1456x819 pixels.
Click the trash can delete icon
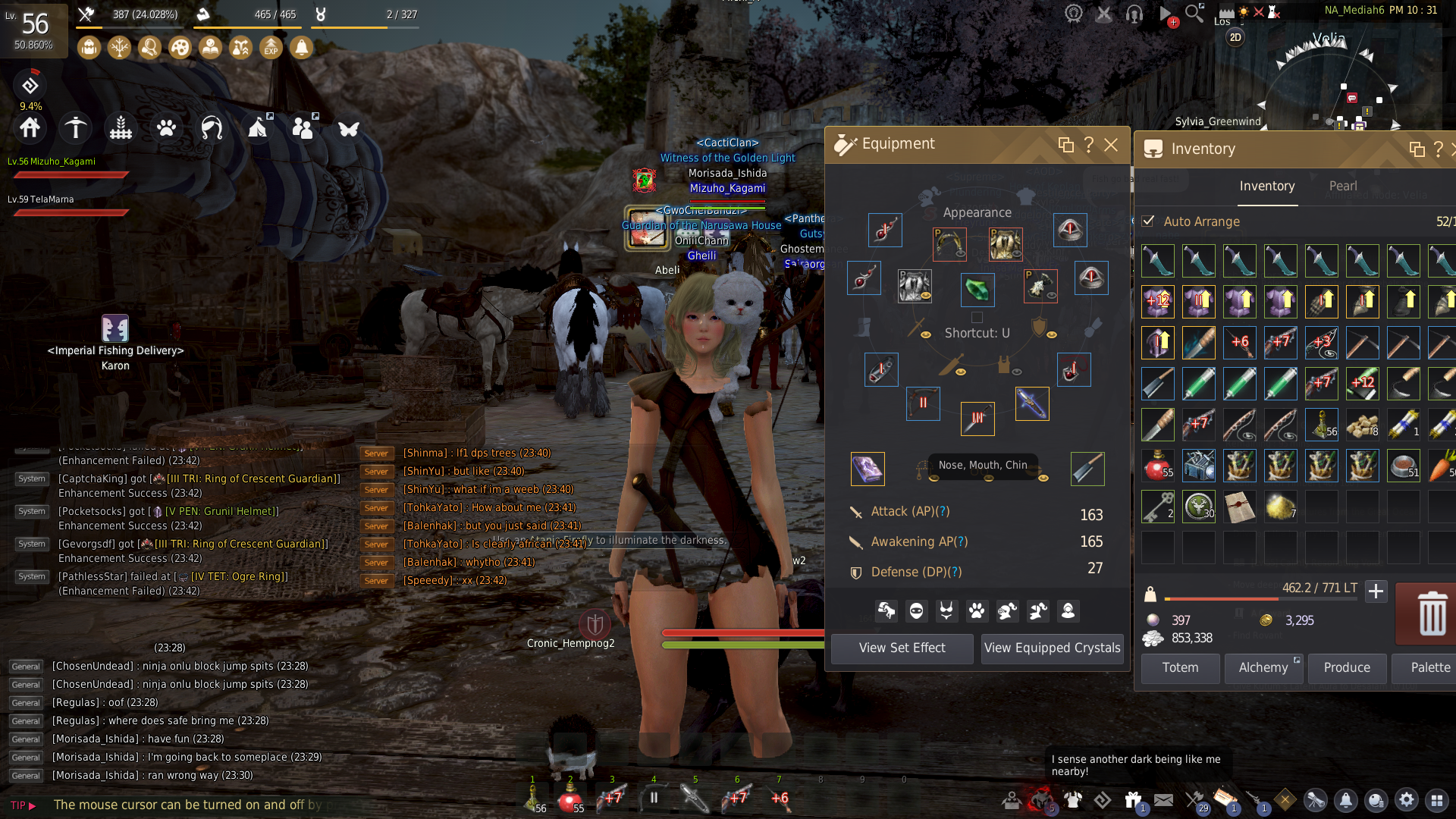pos(1431,613)
